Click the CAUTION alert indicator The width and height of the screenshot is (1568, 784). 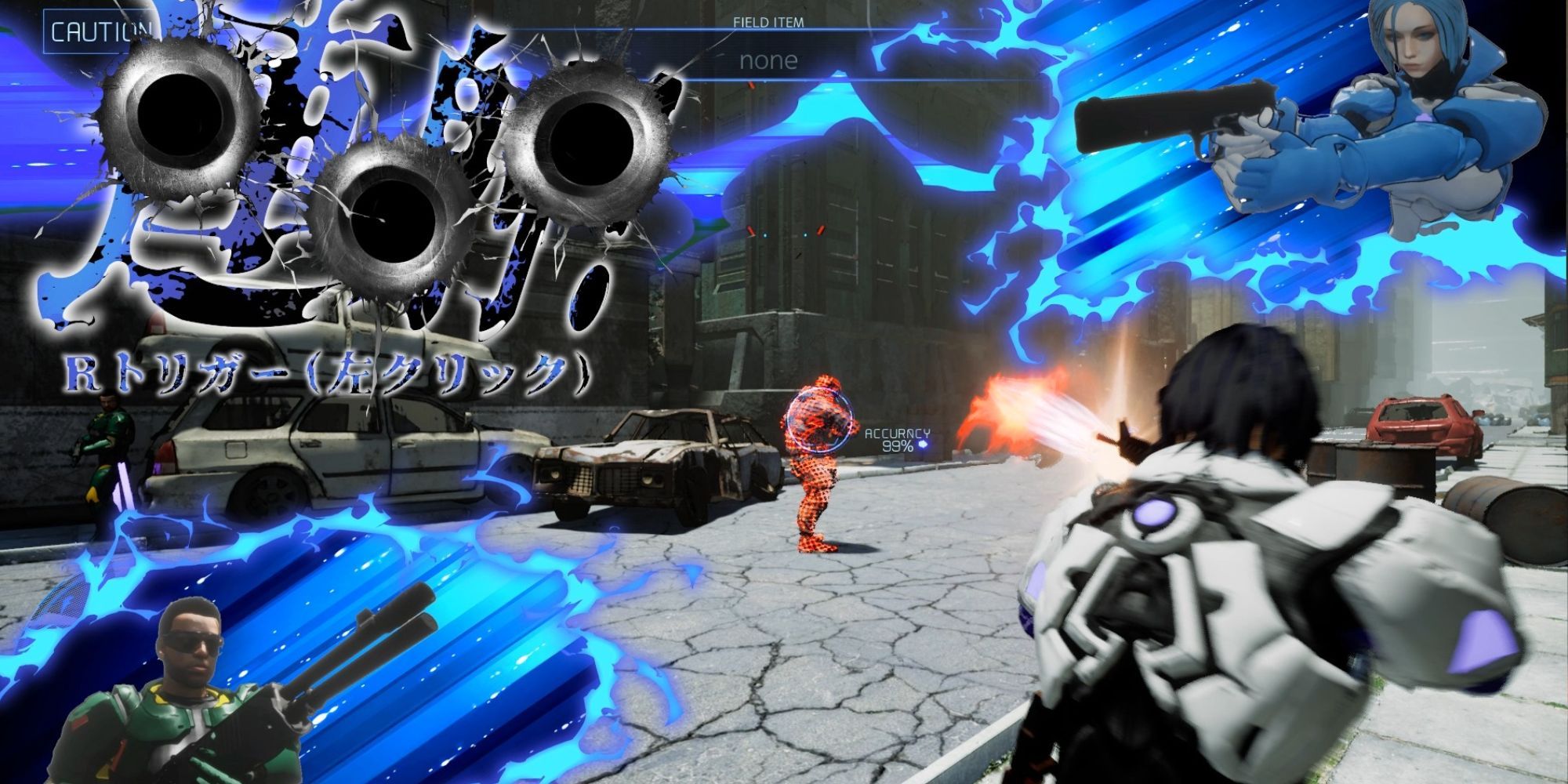coord(97,33)
